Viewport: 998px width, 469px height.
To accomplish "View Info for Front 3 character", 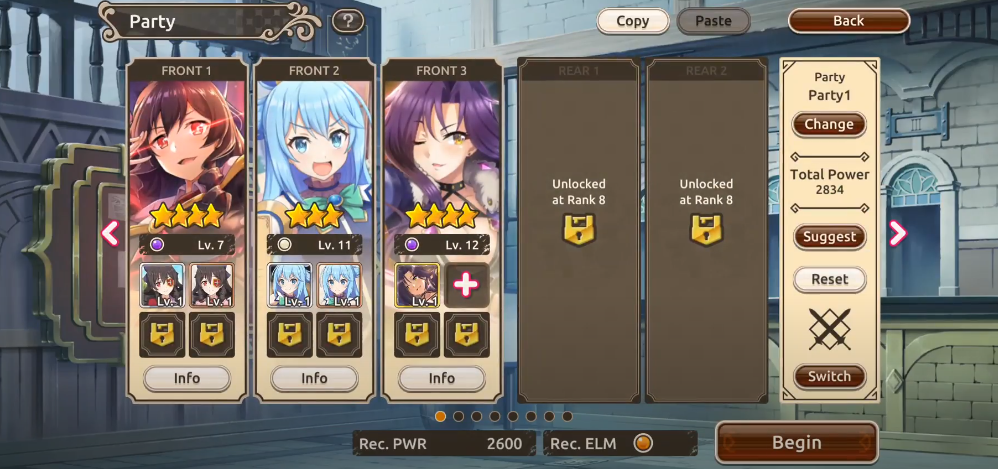I will point(442,379).
